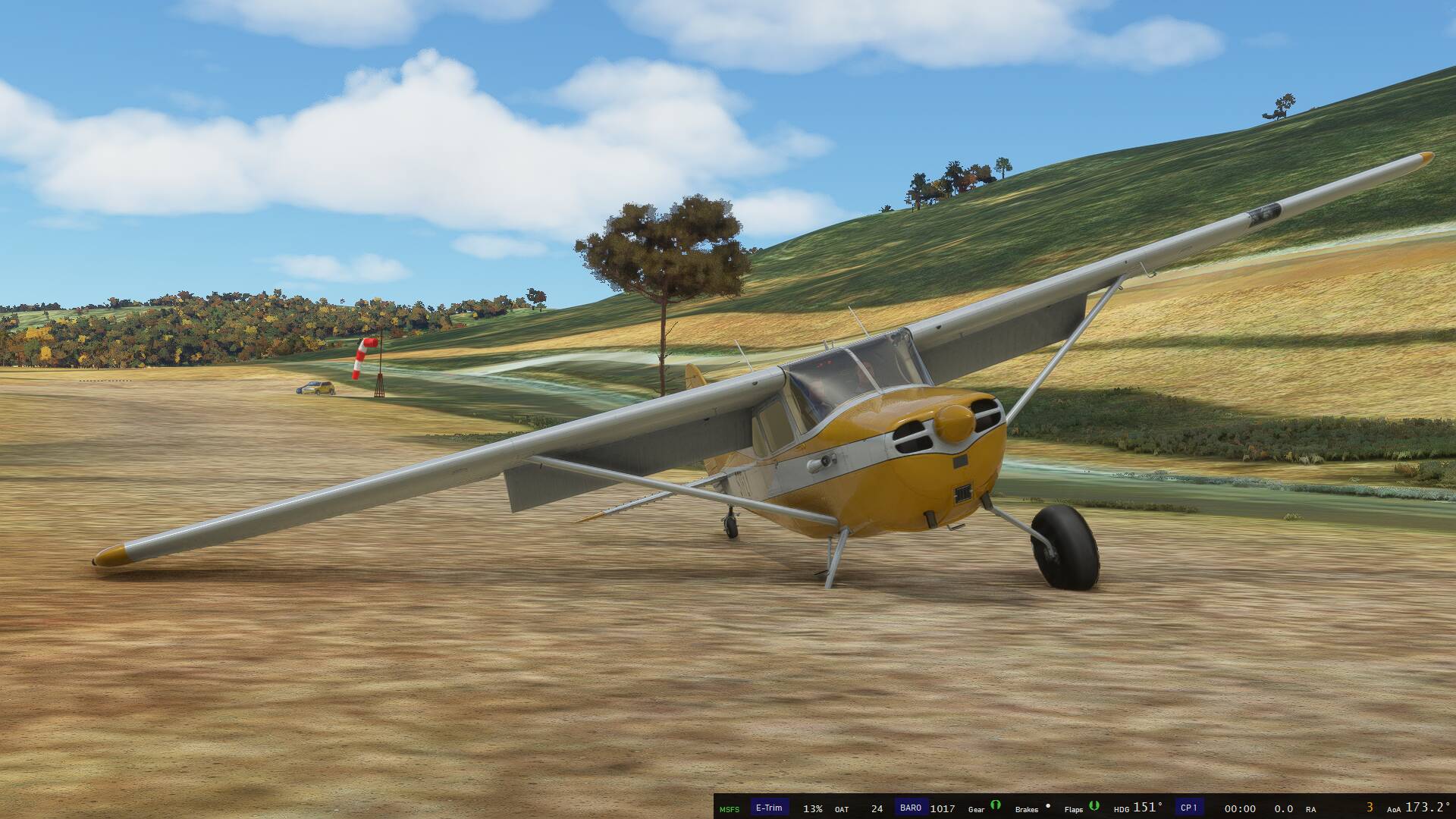Click the green Gear status icon

(x=996, y=808)
